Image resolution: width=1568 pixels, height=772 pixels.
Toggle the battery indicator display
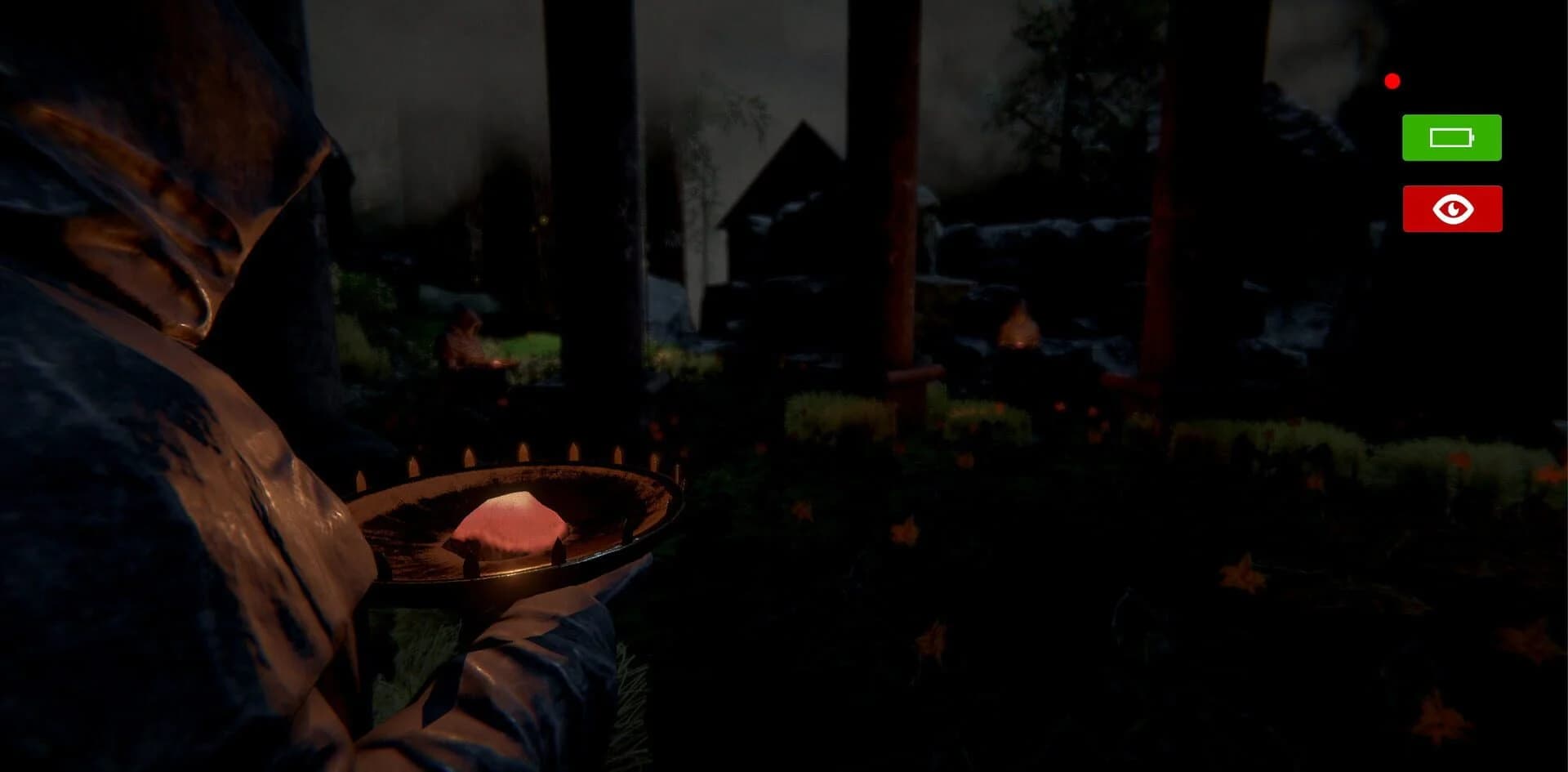1451,136
